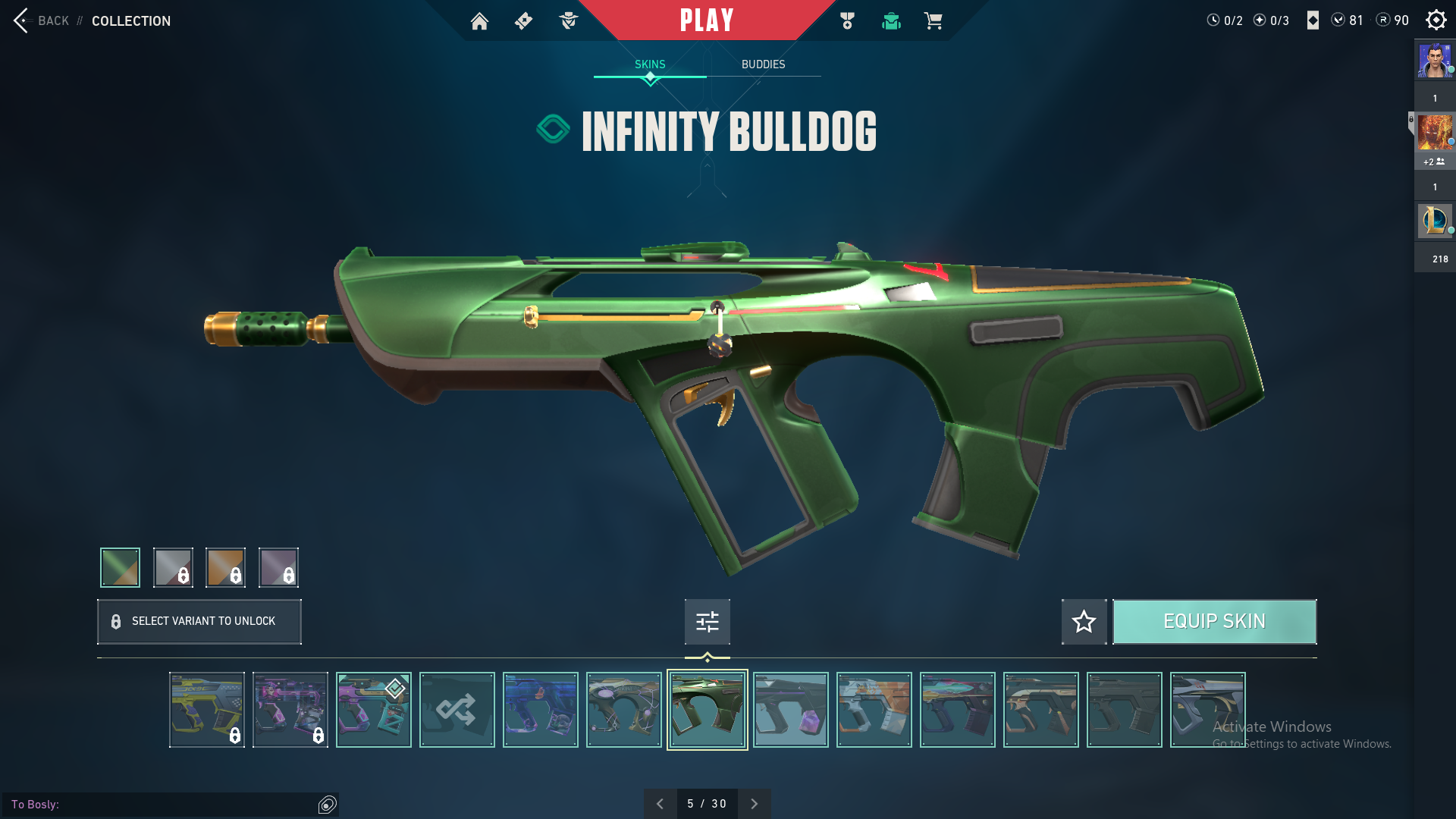Select the random shuffle skin tile

tap(457, 710)
